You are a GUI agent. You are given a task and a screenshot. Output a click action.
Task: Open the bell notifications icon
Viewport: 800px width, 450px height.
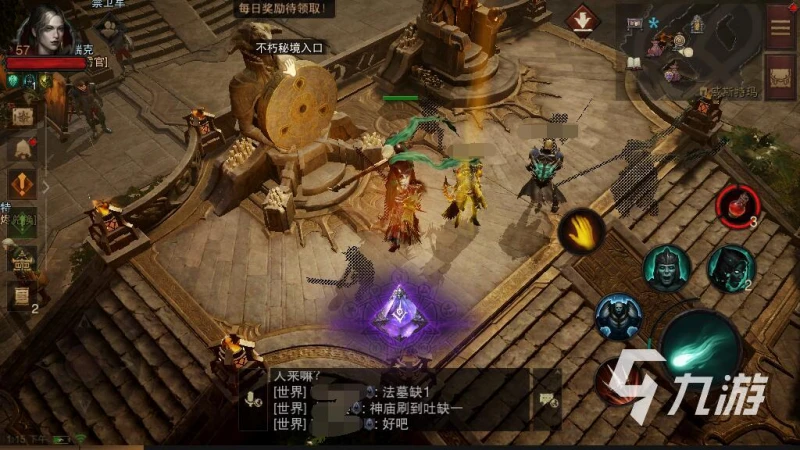click(x=22, y=150)
